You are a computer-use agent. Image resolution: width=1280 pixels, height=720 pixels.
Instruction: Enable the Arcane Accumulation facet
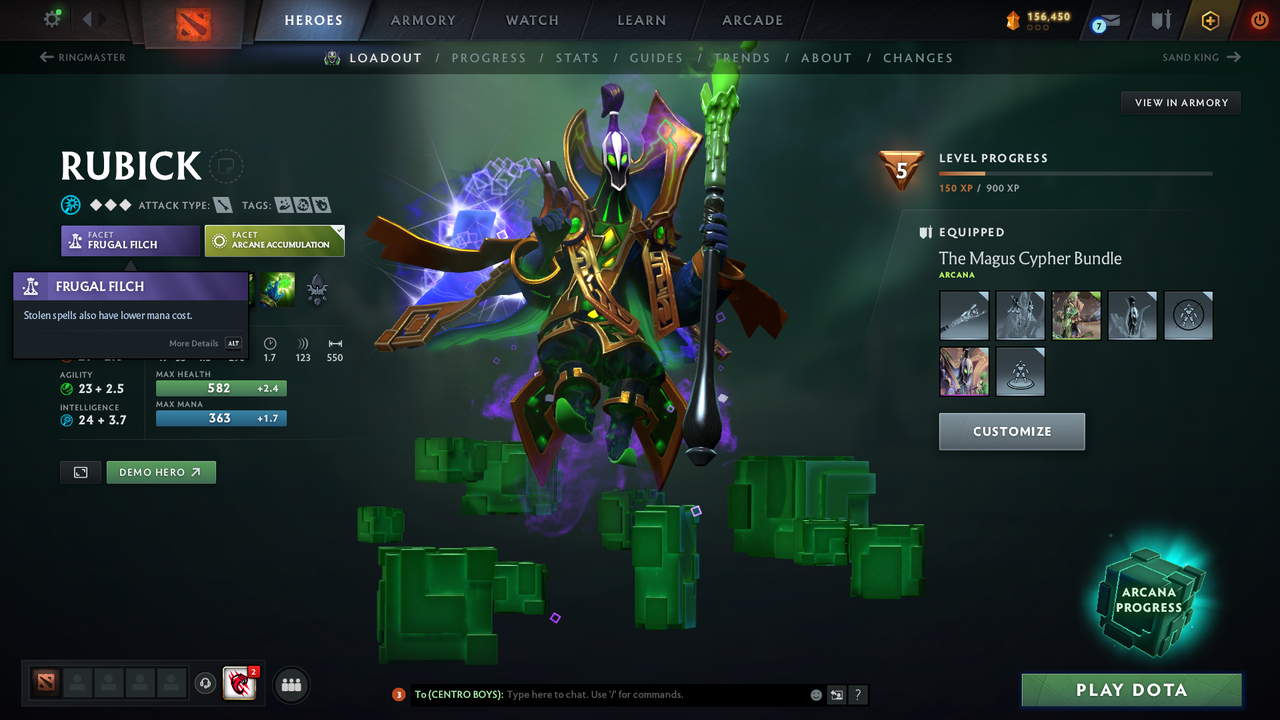pyautogui.click(x=275, y=240)
